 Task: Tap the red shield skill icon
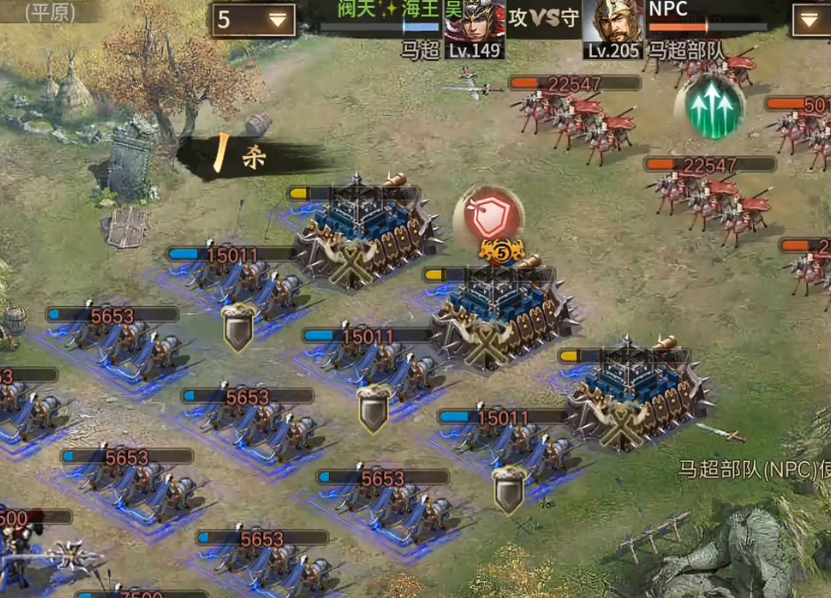click(489, 214)
